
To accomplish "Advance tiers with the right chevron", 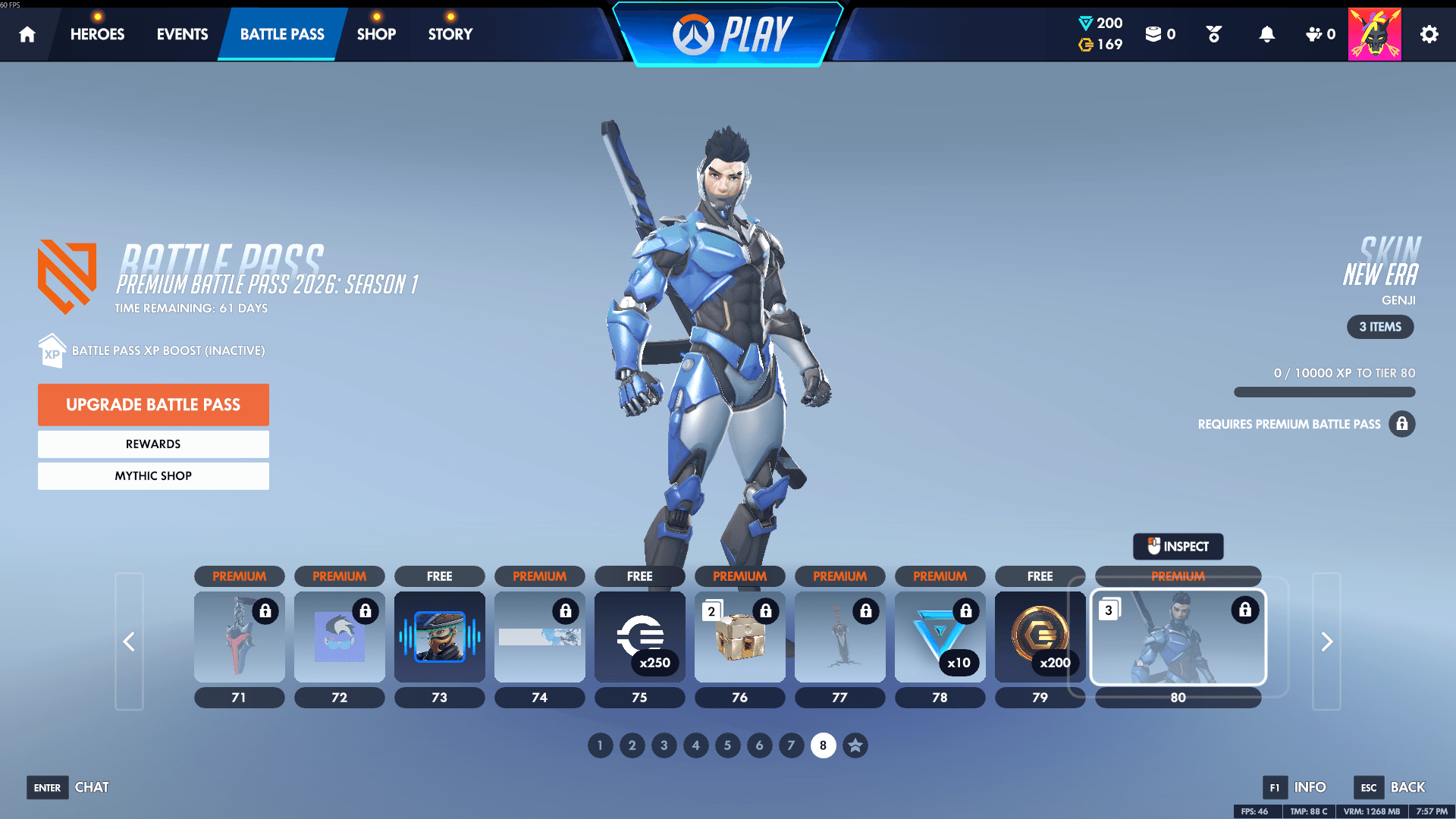I will coord(1326,641).
